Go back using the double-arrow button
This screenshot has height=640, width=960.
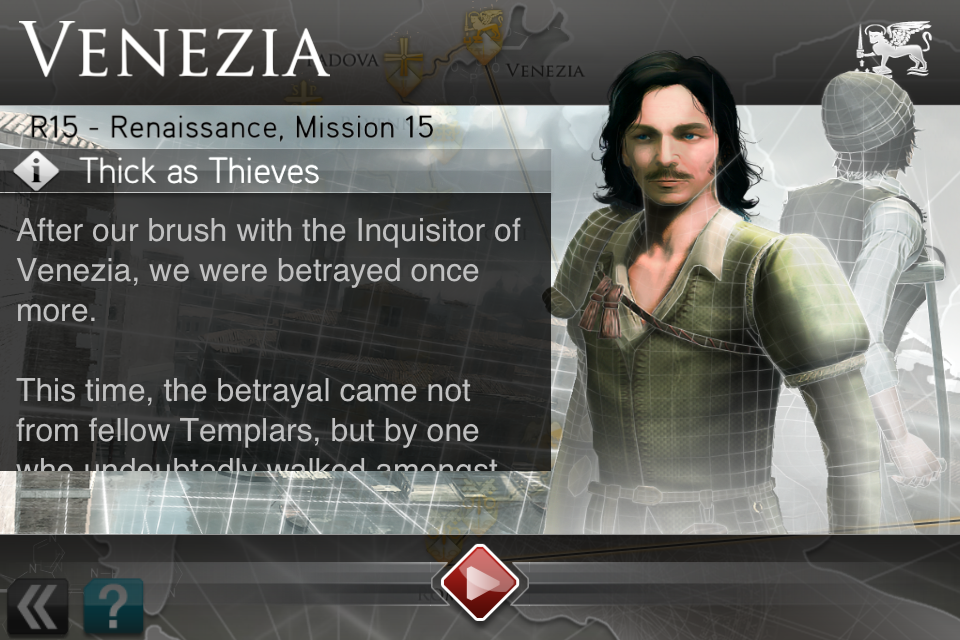click(x=38, y=606)
